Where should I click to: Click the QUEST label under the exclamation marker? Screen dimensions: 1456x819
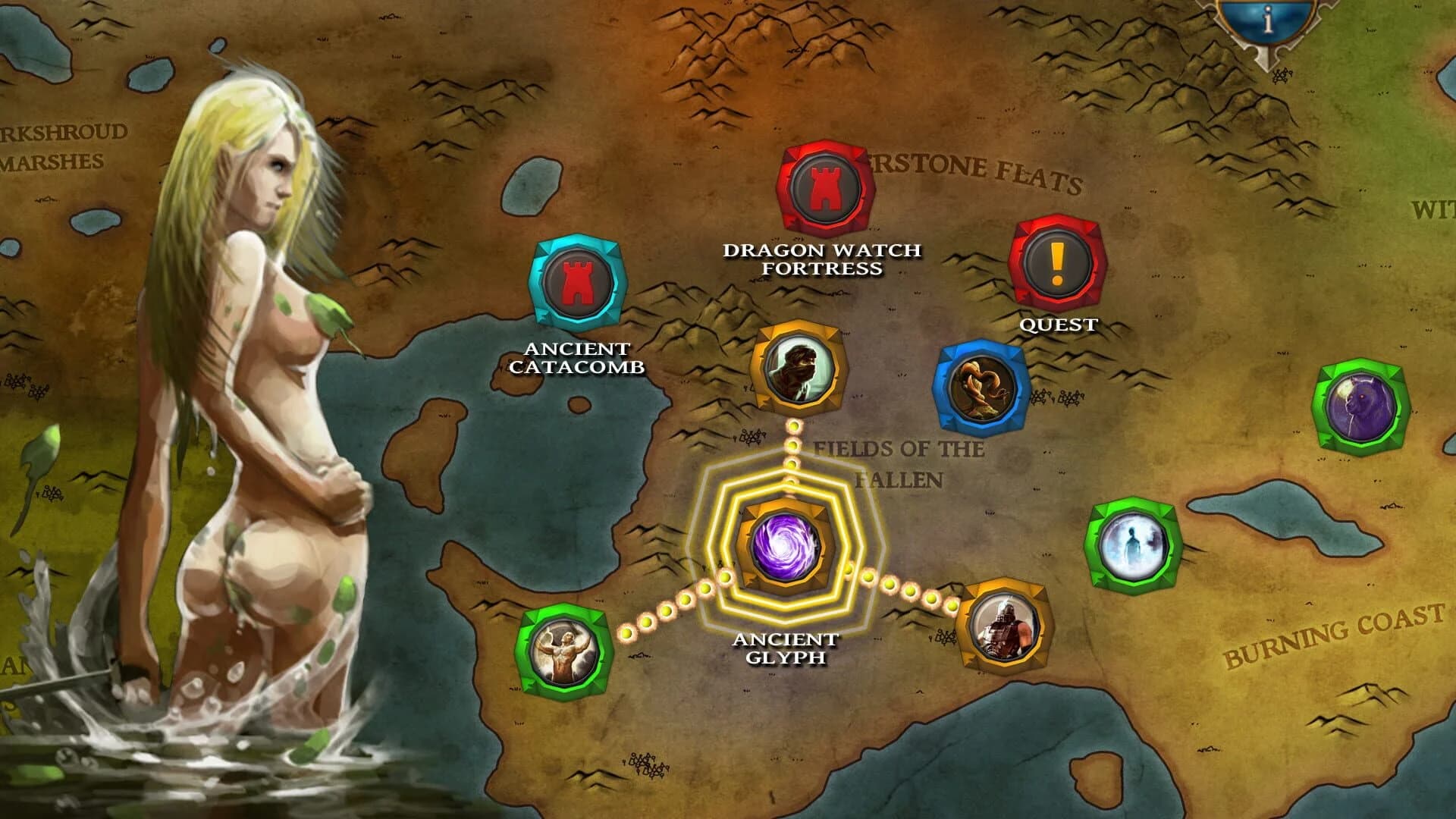coord(1059,326)
